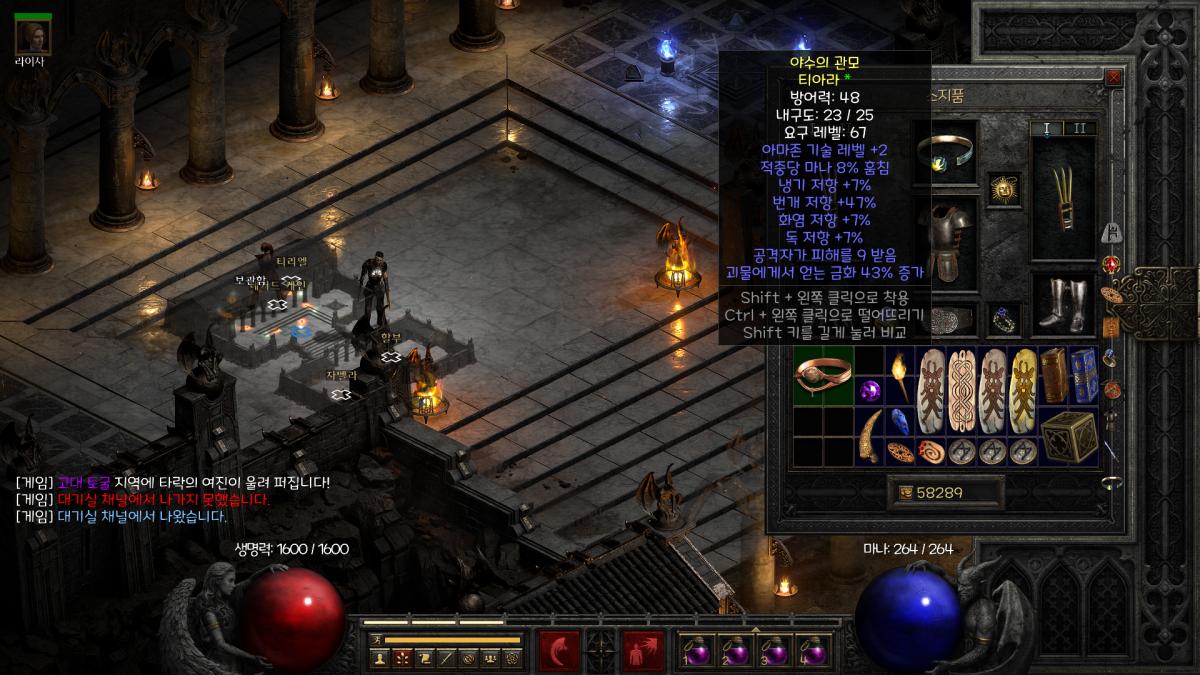1200x675 pixels.
Task: Pick up the copper ring in the inventory
Action: point(823,376)
